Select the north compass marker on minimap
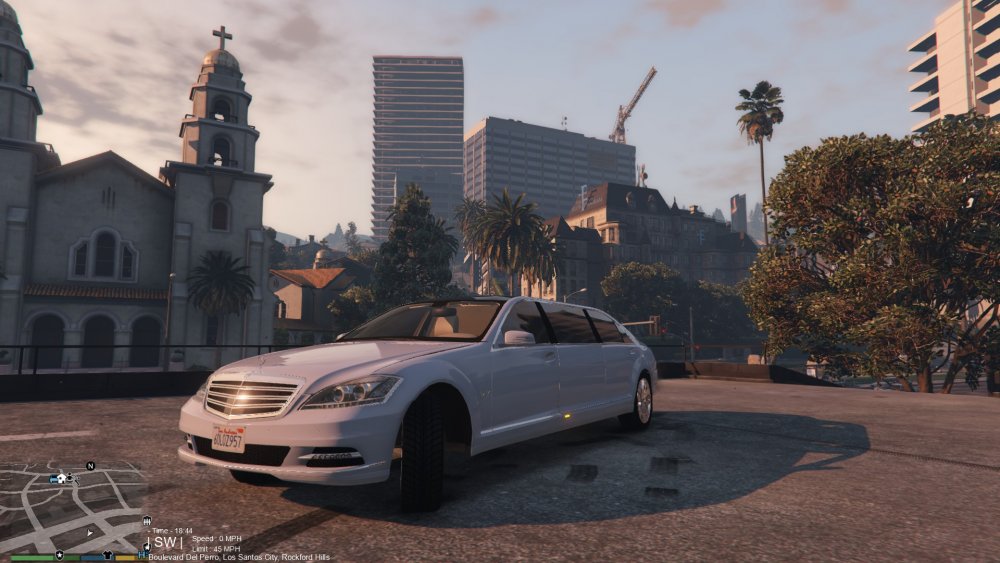Image resolution: width=1000 pixels, height=563 pixels. pos(90,466)
